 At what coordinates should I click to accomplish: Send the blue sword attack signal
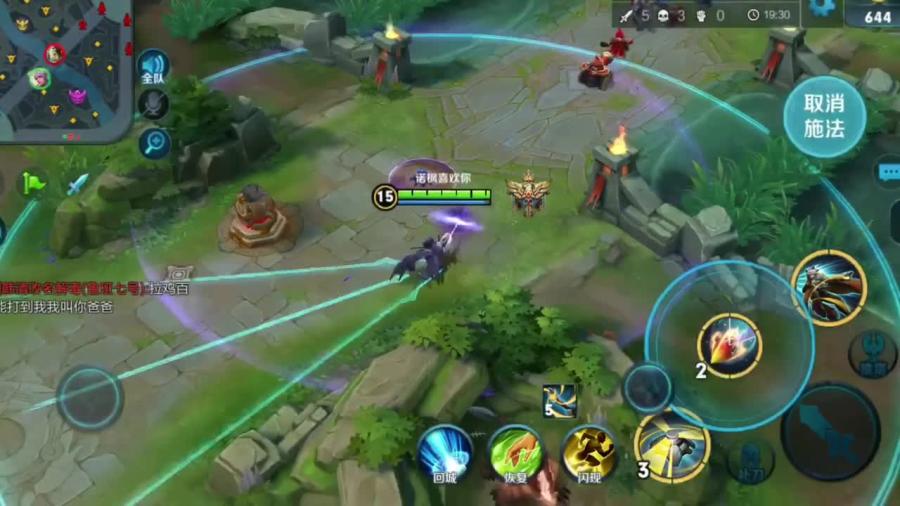pyautogui.click(x=77, y=184)
